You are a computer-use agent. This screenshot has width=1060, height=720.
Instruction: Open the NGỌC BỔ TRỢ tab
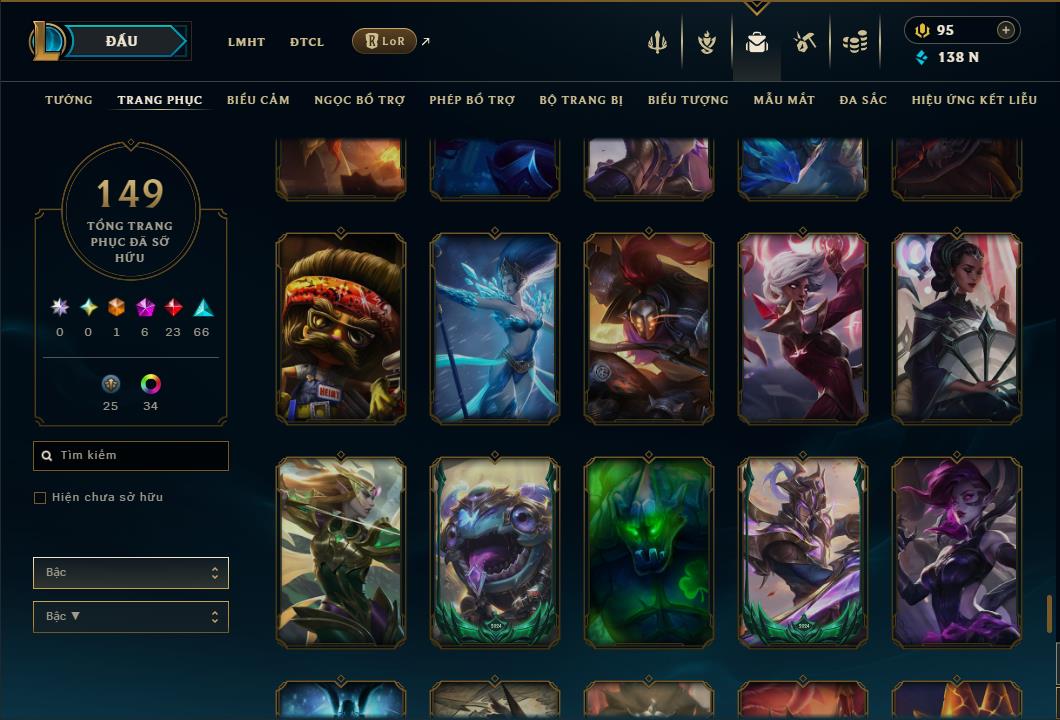click(359, 100)
